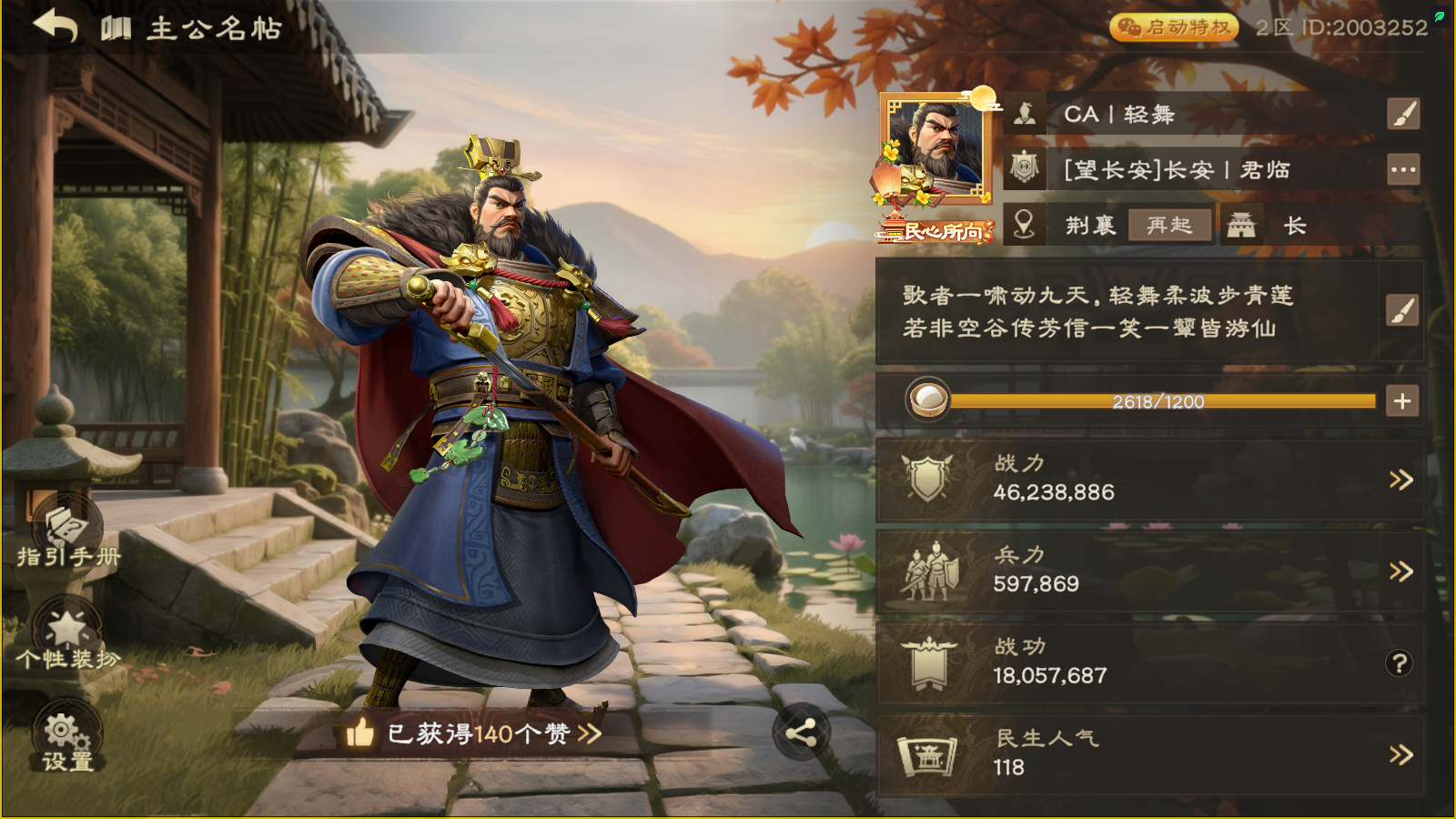Click the plus button beside the resource bar

coord(1401,399)
